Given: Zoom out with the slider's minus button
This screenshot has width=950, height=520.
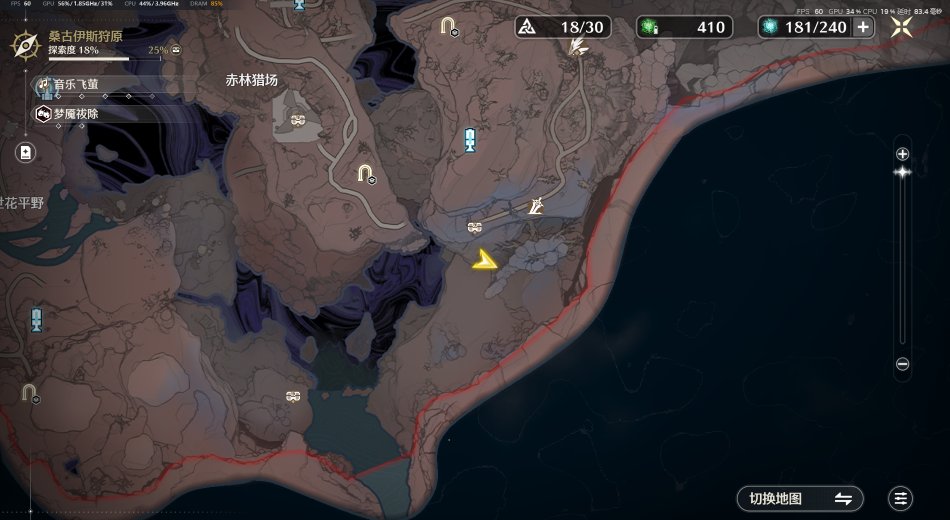Looking at the screenshot, I should point(902,365).
